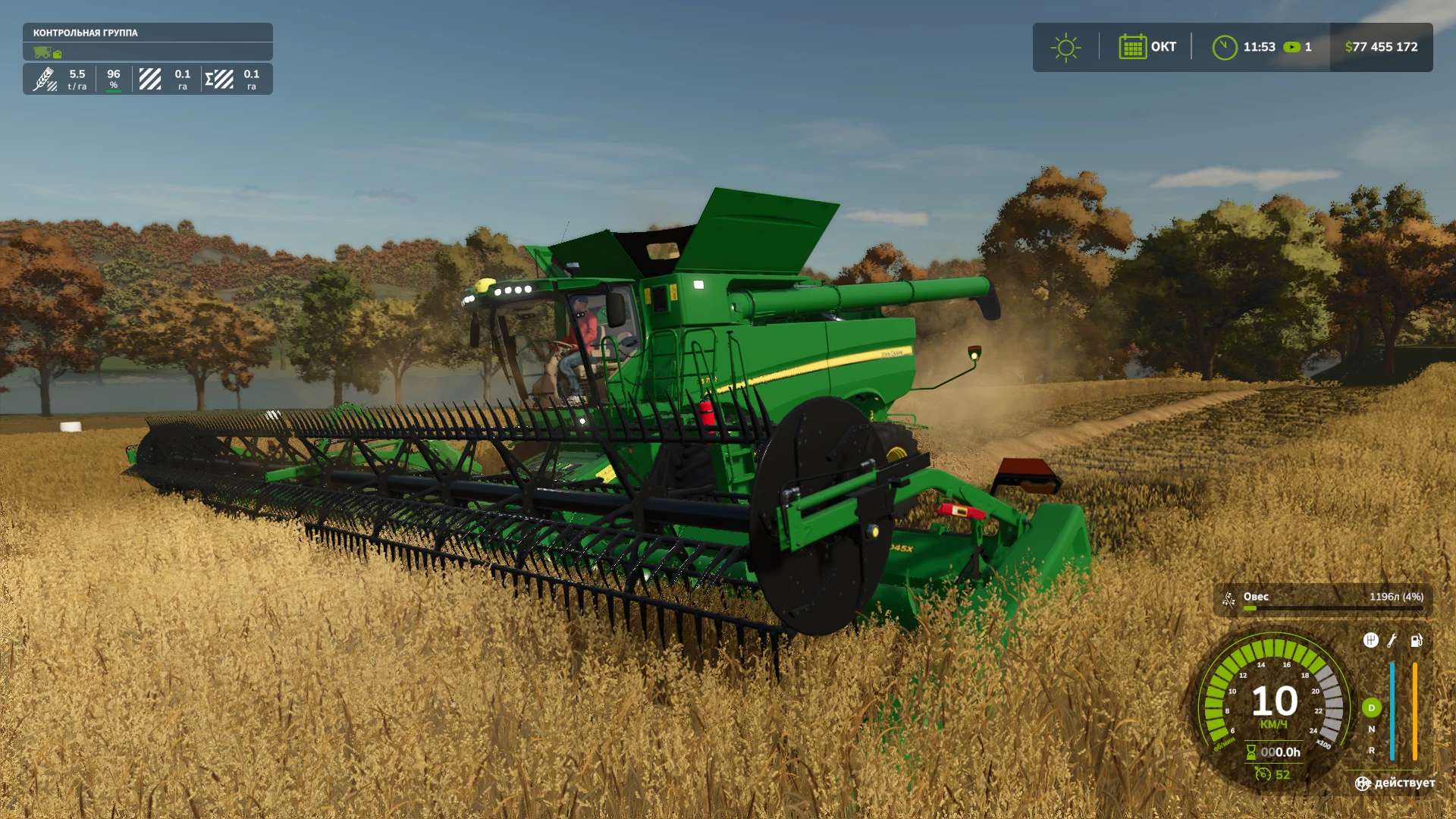
Task: Select the combine icon in the control group
Action: (x=42, y=52)
